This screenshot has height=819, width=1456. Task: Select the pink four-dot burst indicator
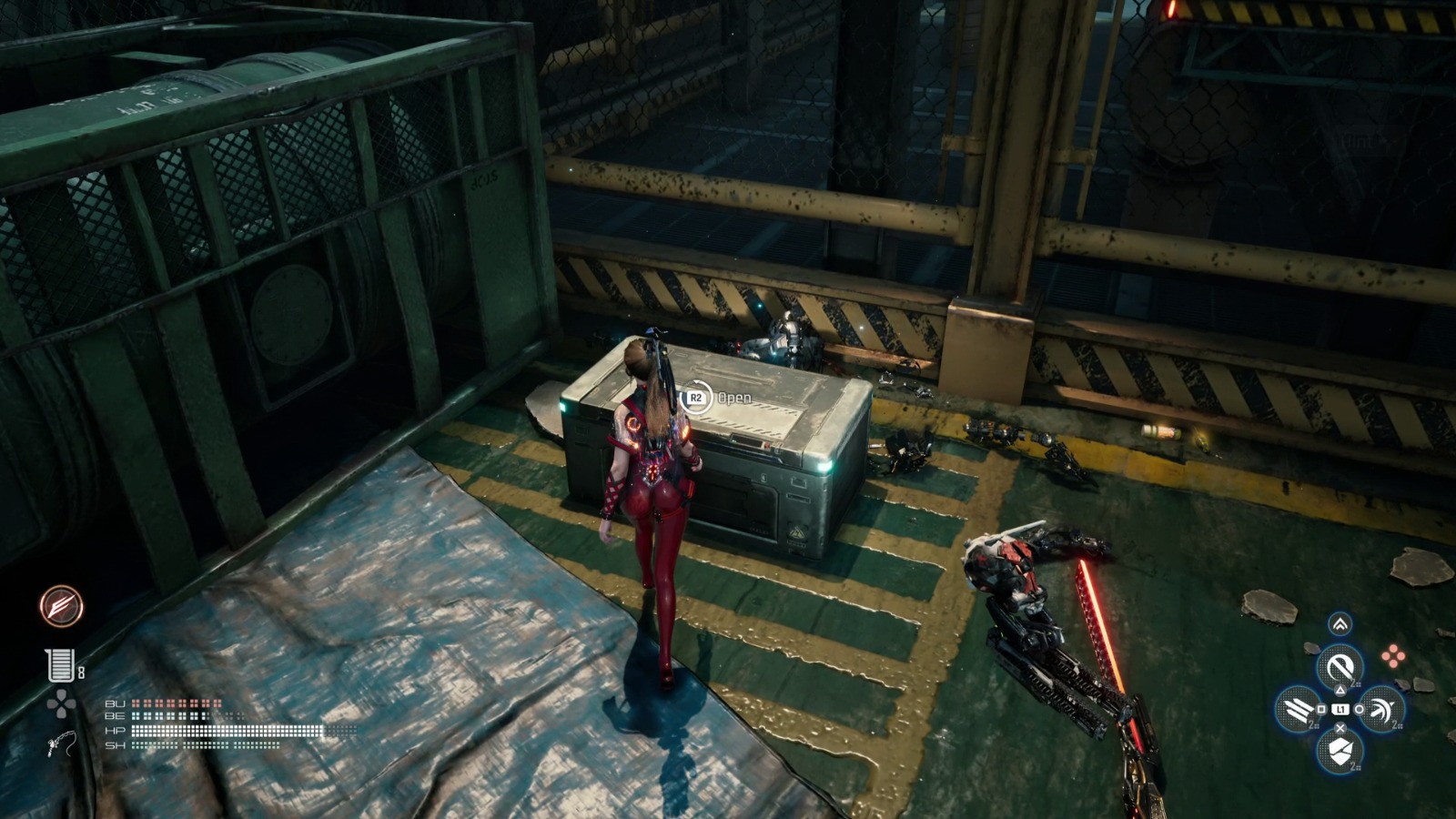[x=1393, y=655]
